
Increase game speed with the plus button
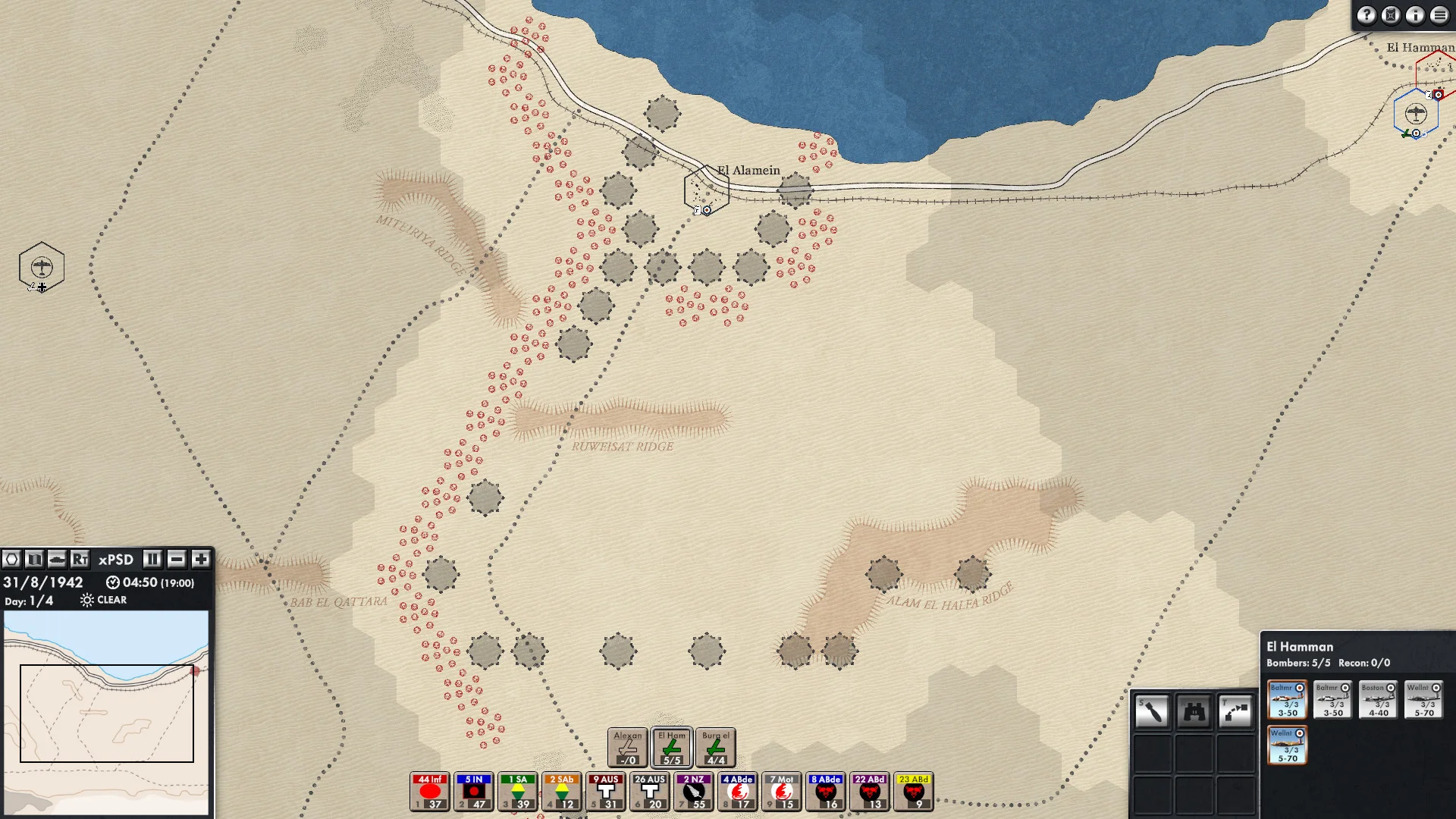(x=201, y=560)
